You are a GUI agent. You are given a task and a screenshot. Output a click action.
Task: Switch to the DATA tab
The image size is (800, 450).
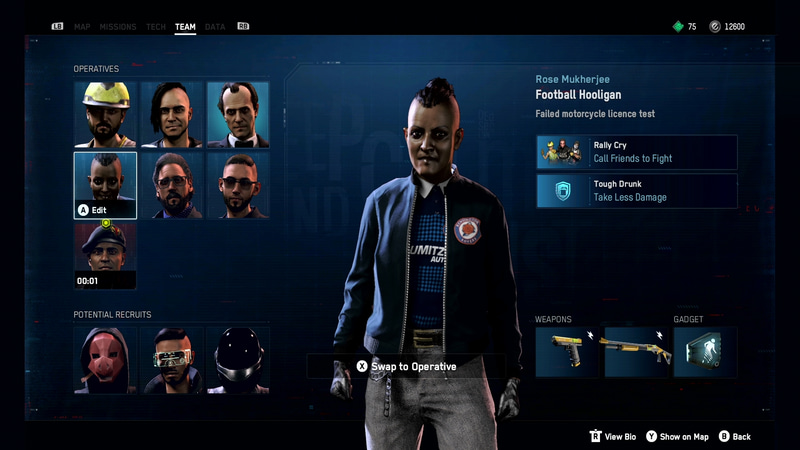215,27
